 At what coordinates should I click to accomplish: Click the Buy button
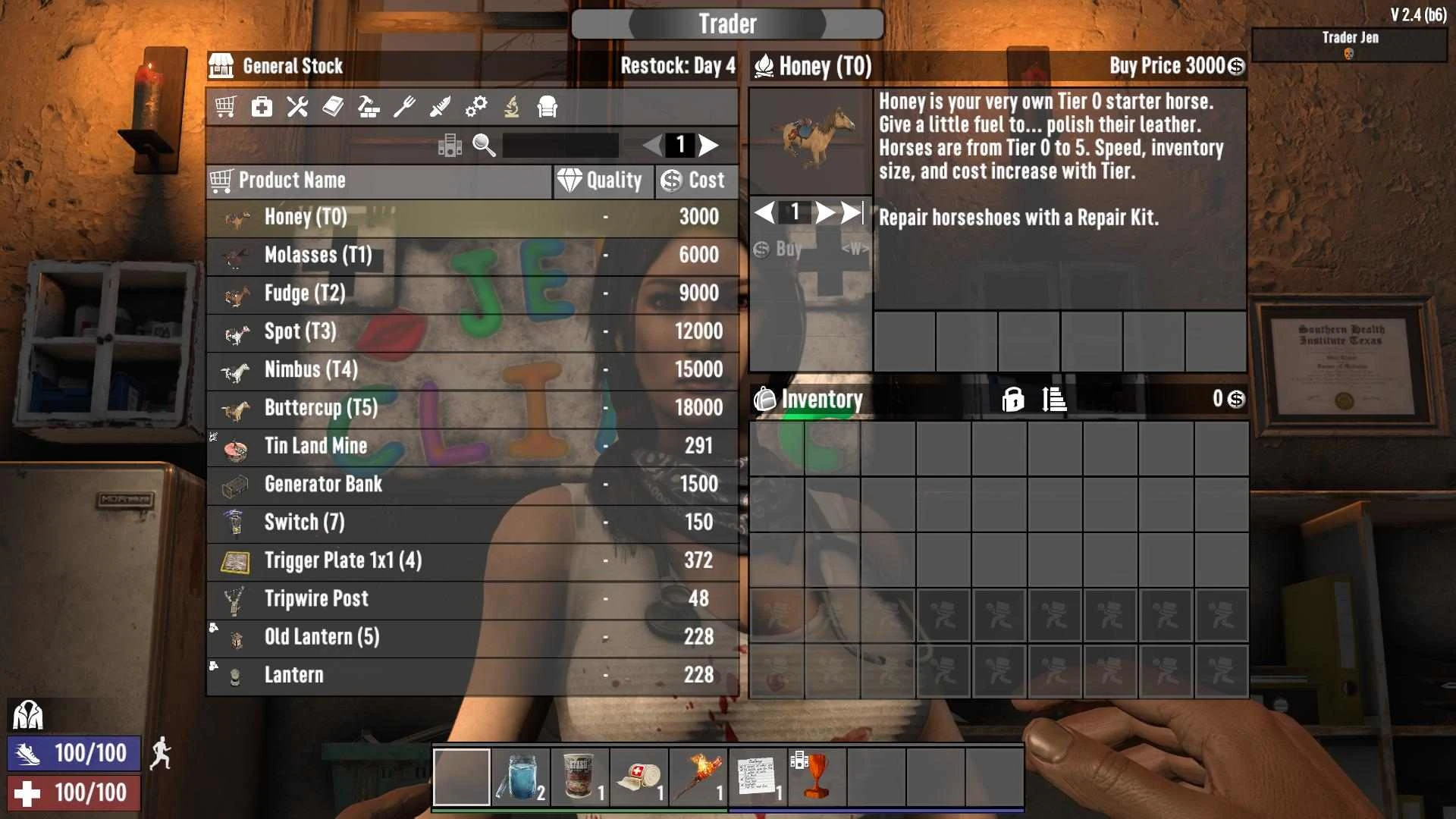pyautogui.click(x=789, y=249)
